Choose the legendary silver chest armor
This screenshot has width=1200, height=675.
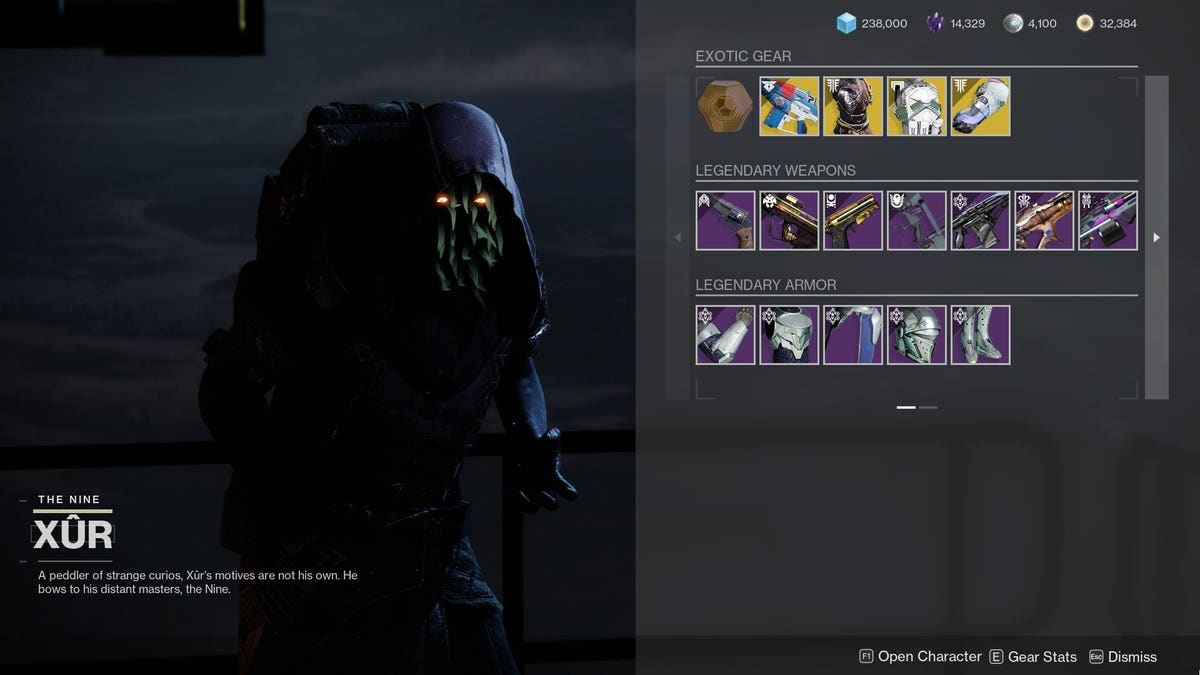789,335
